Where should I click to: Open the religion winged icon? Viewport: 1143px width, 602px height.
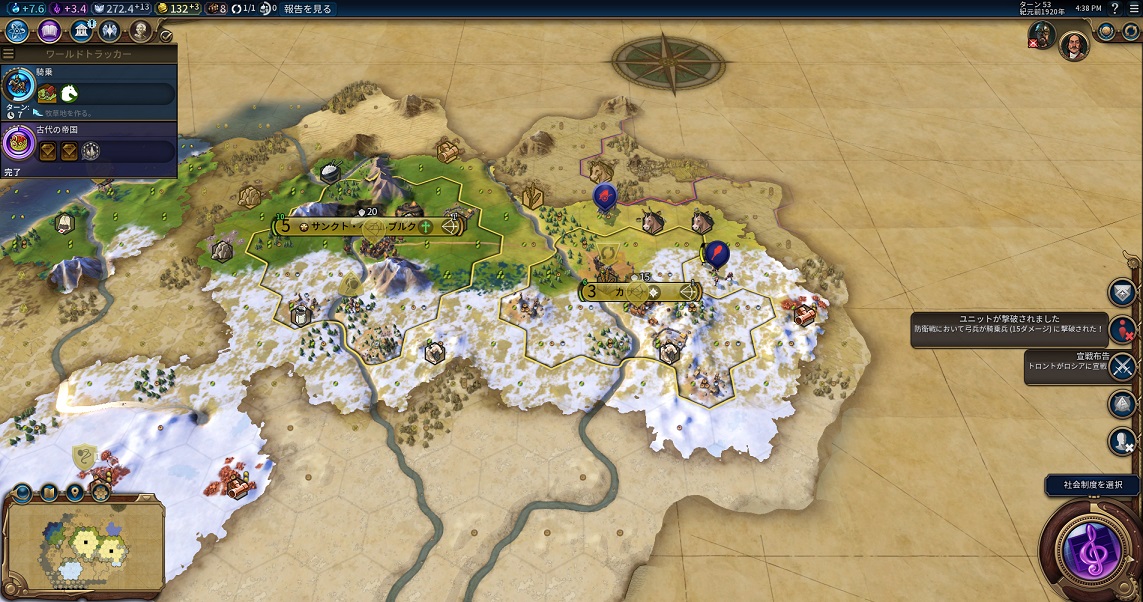(109, 31)
